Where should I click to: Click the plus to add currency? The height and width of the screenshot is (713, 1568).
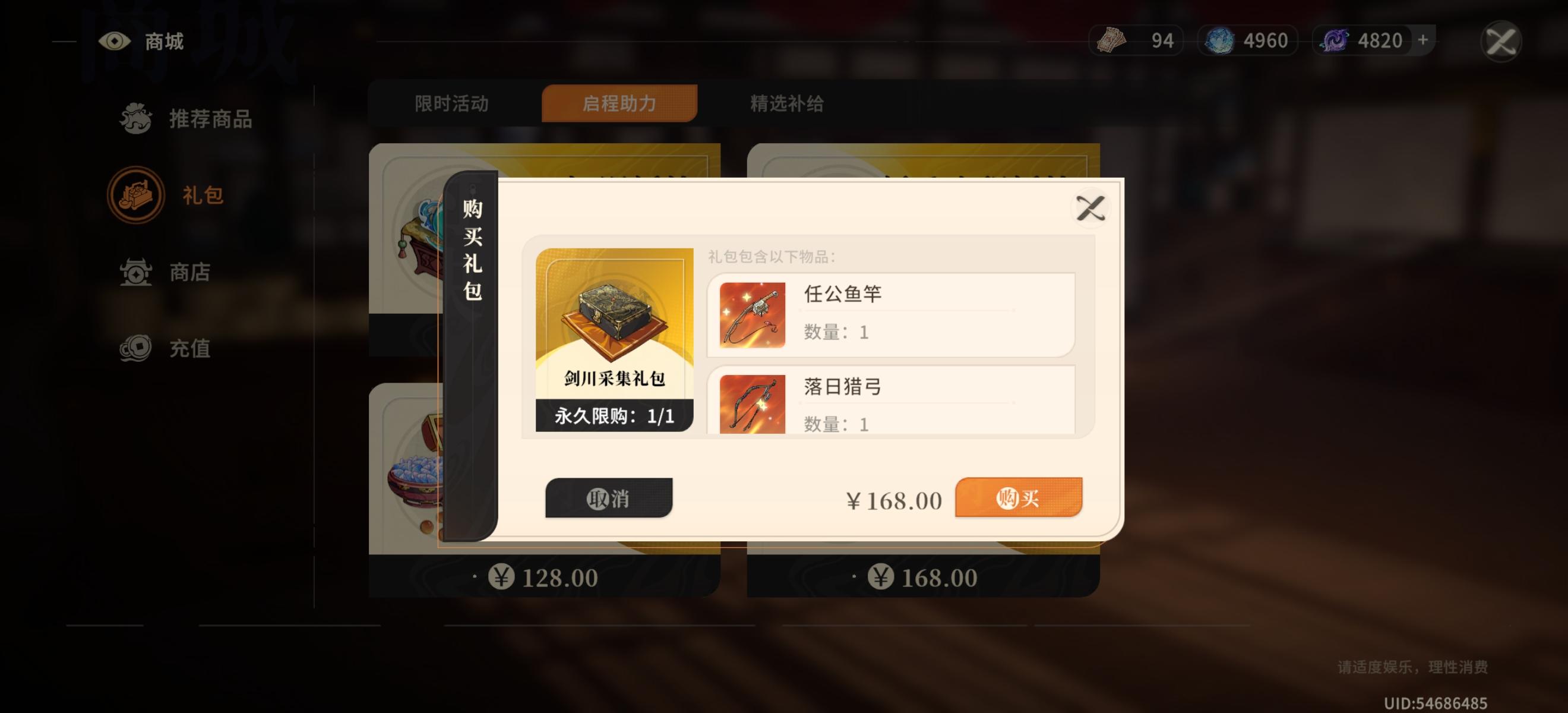(1421, 40)
